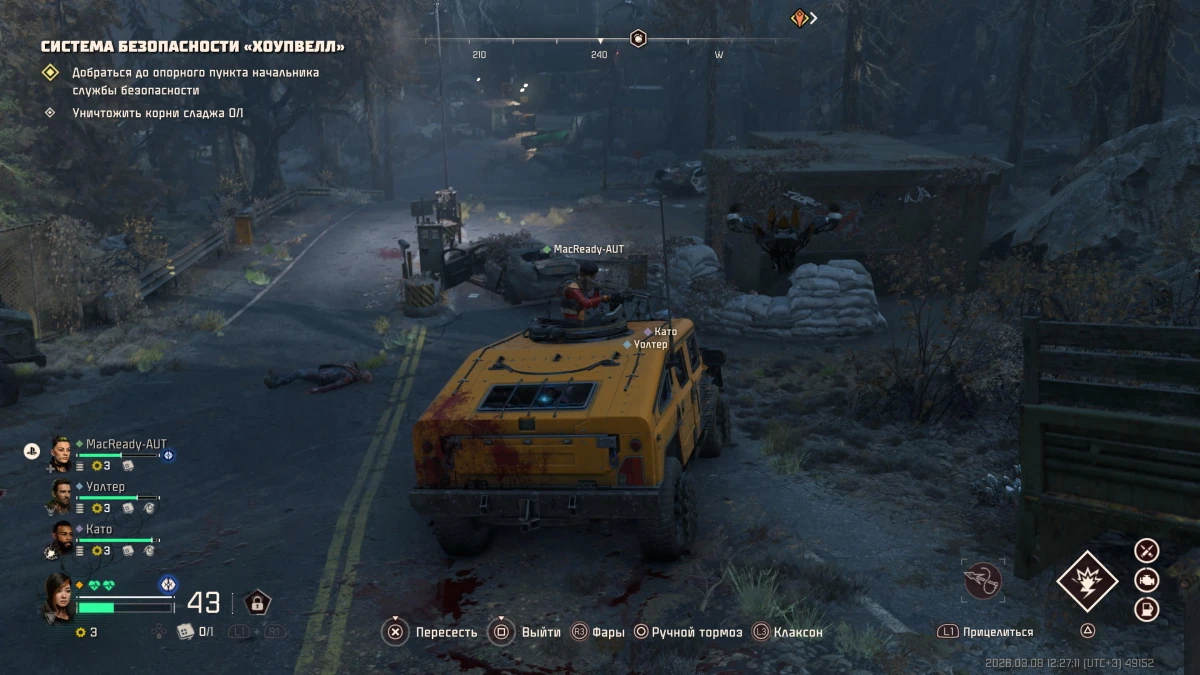
Task: Click the locked pentagon weapon slot
Action: tap(257, 602)
